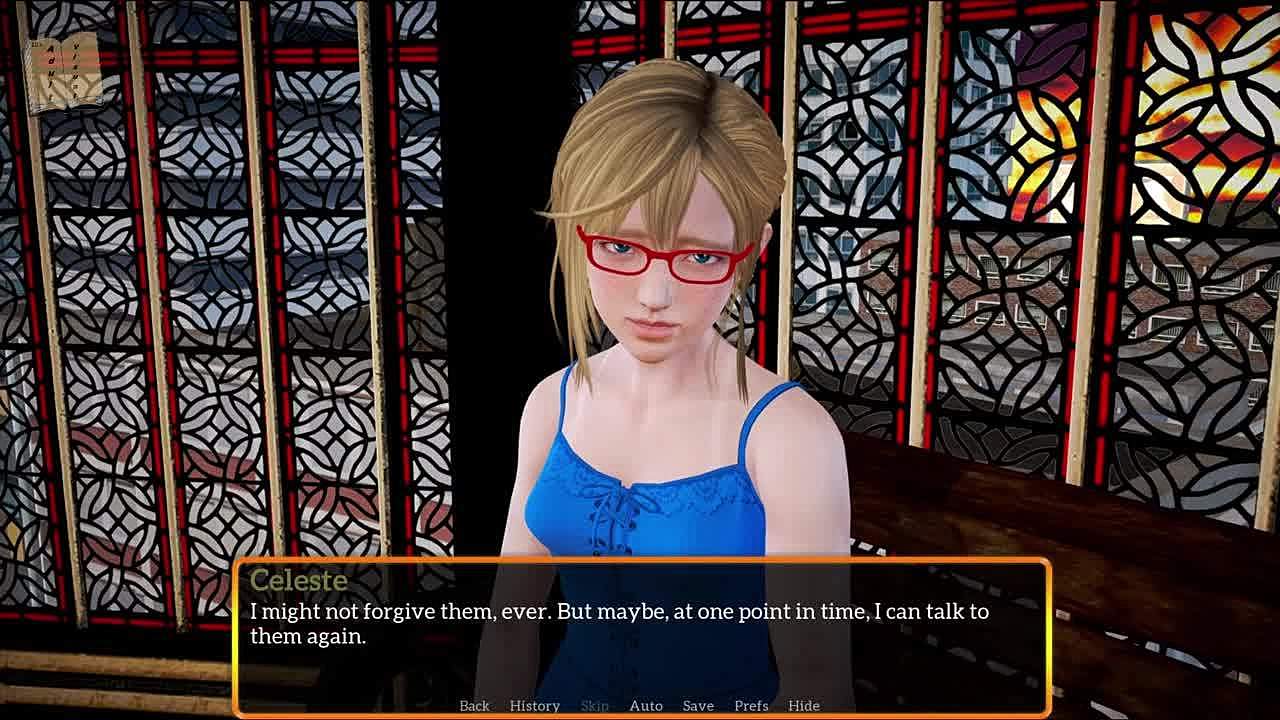
Task: Open the Prefs menu
Action: click(x=751, y=706)
